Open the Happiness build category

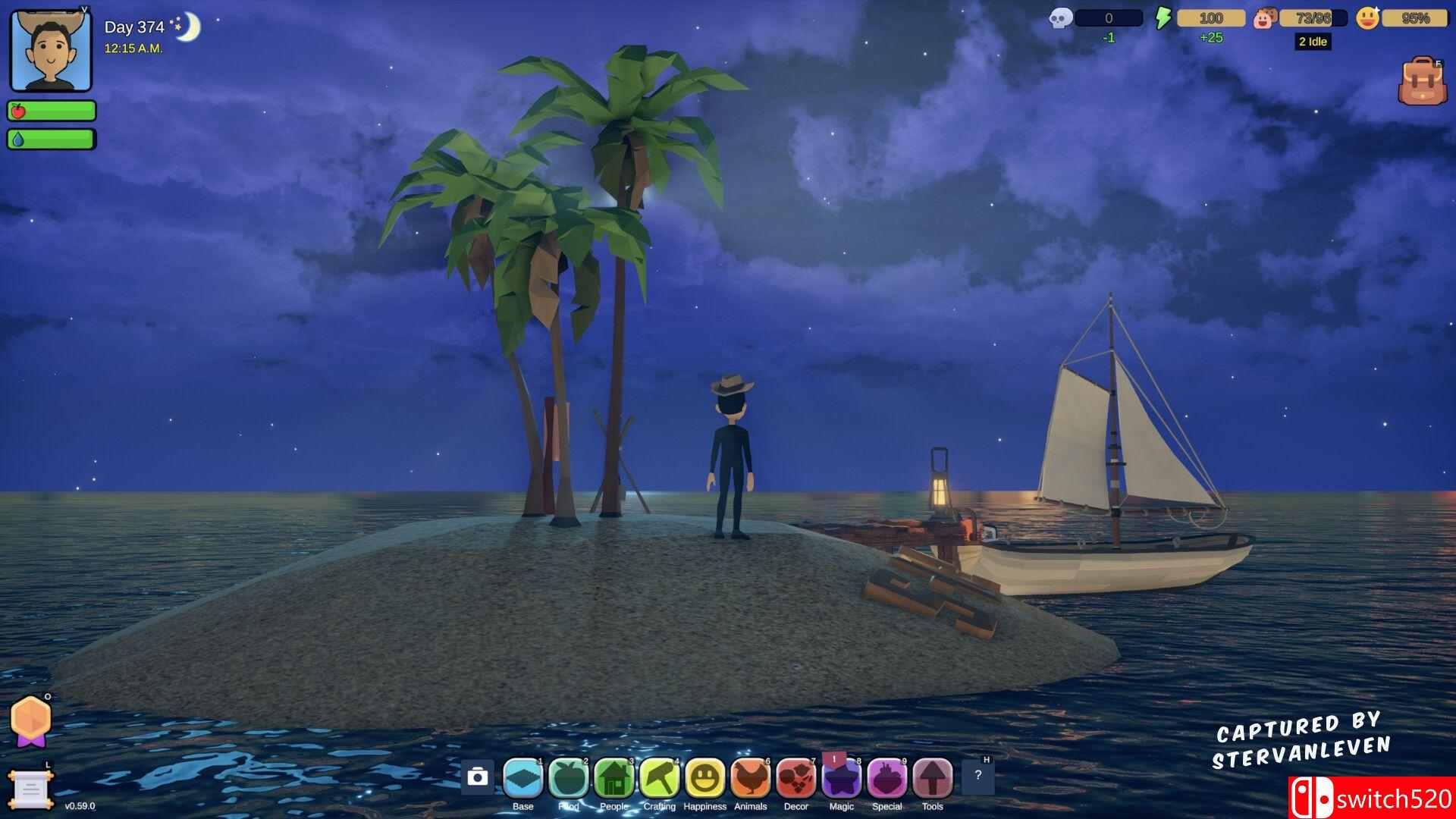click(x=705, y=778)
